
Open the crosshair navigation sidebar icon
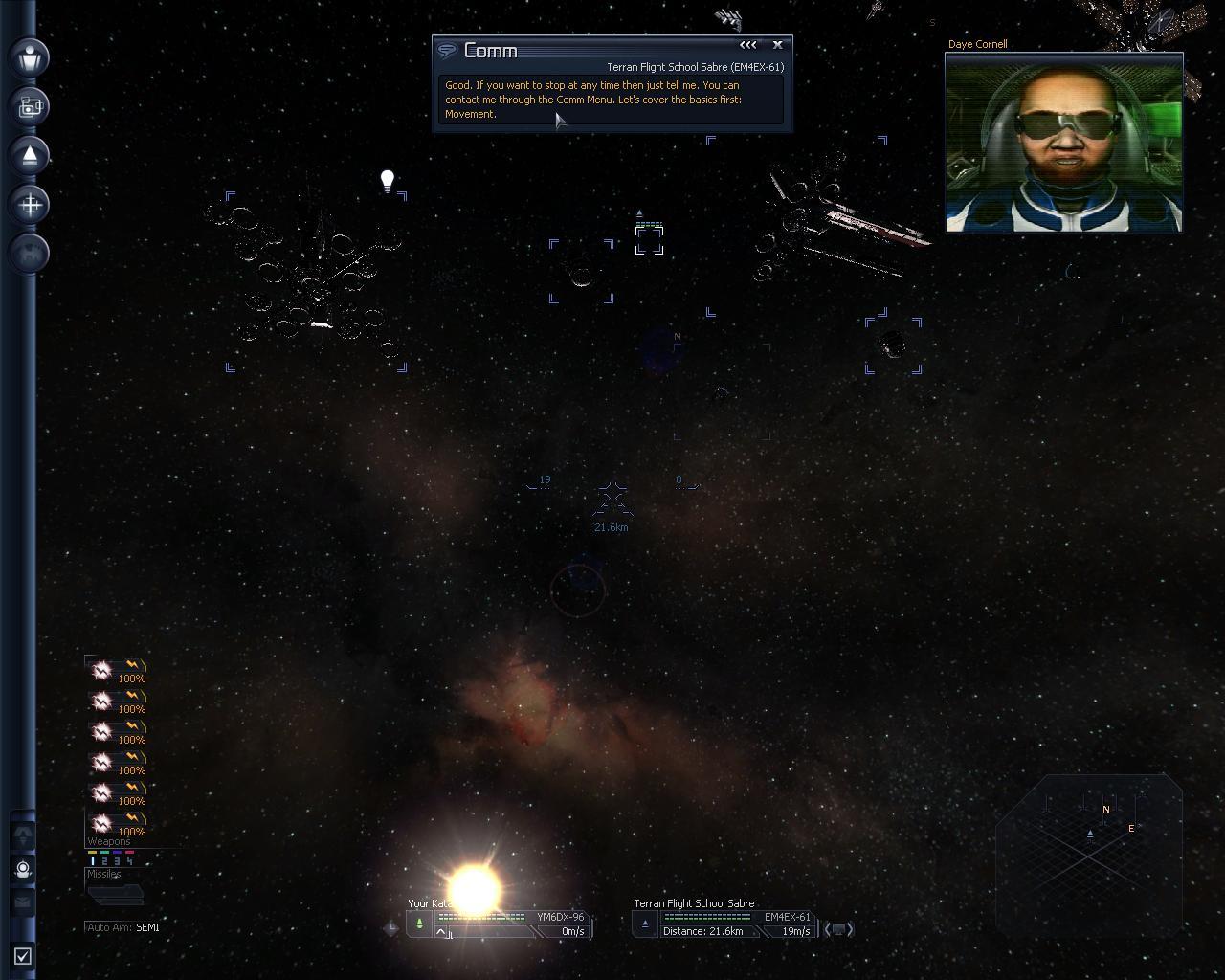tap(31, 204)
